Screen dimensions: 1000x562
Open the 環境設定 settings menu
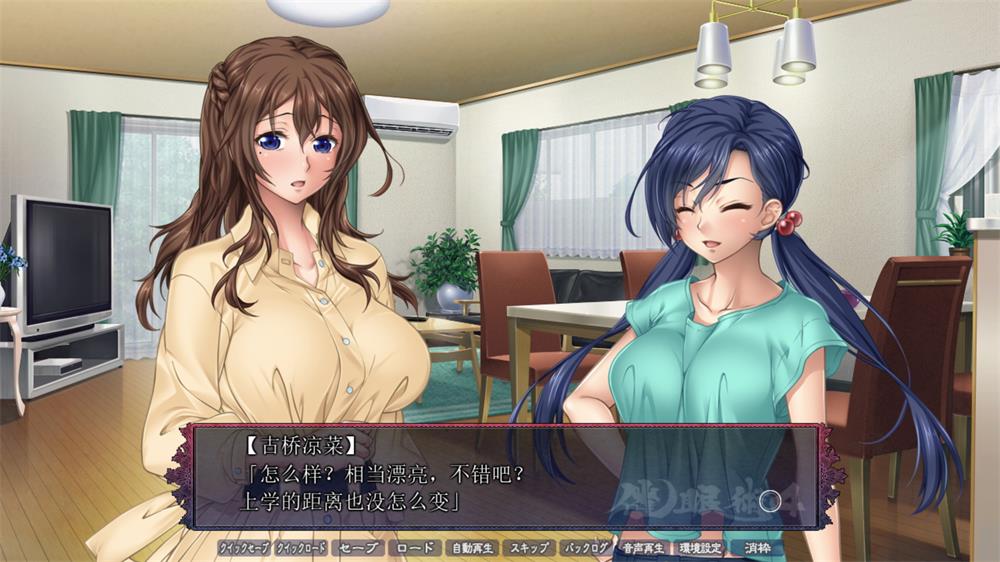coord(700,548)
